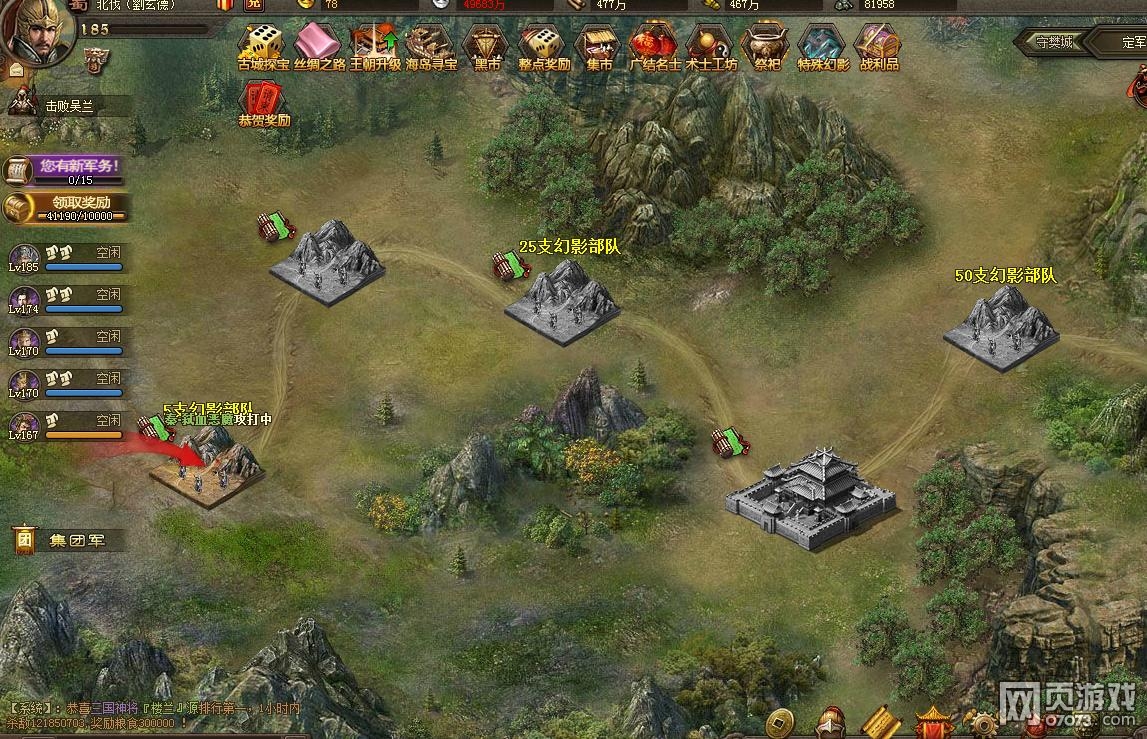Claim the 恭贺奖励 red envelope

[263, 102]
